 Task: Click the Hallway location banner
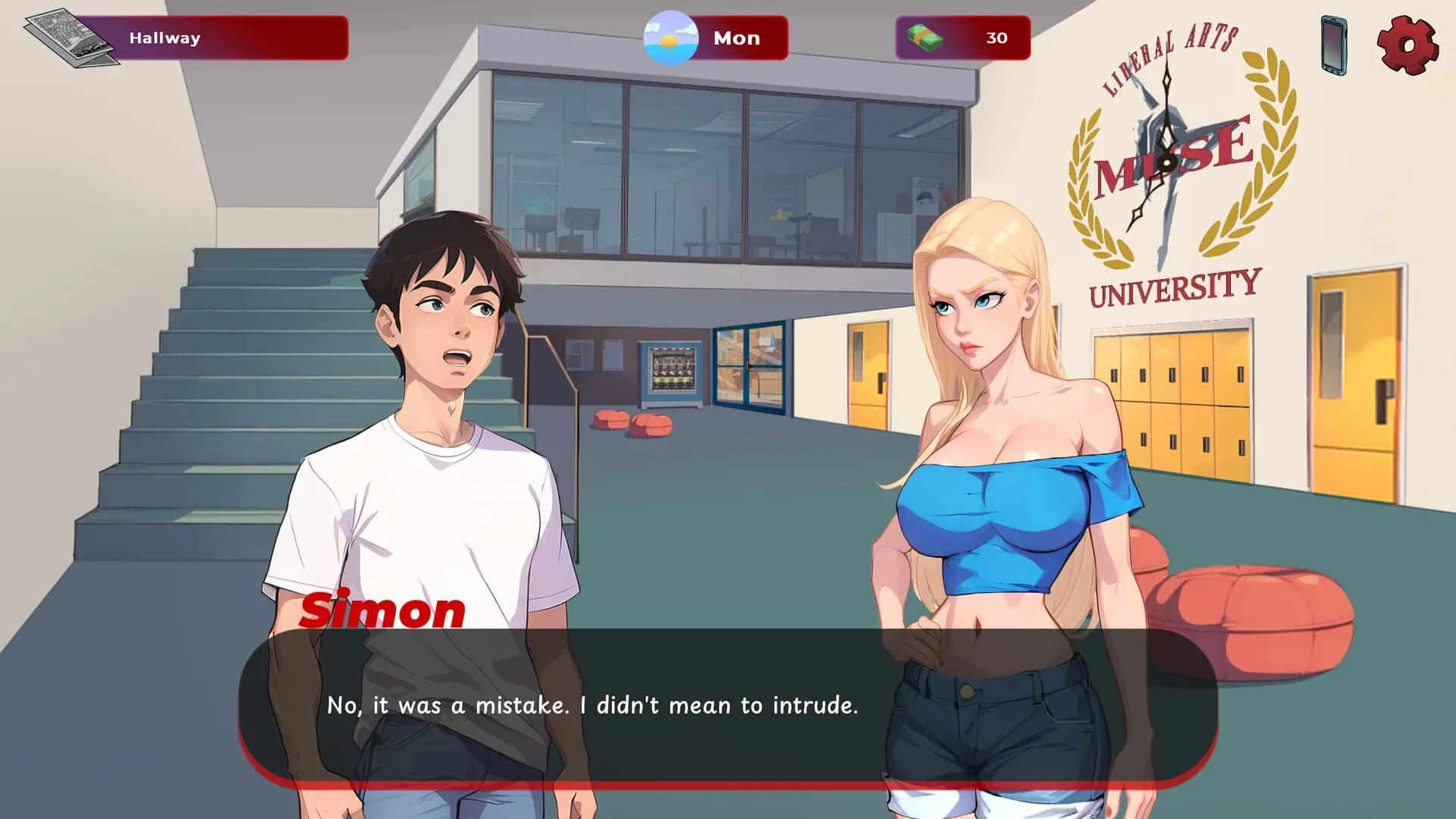(163, 38)
